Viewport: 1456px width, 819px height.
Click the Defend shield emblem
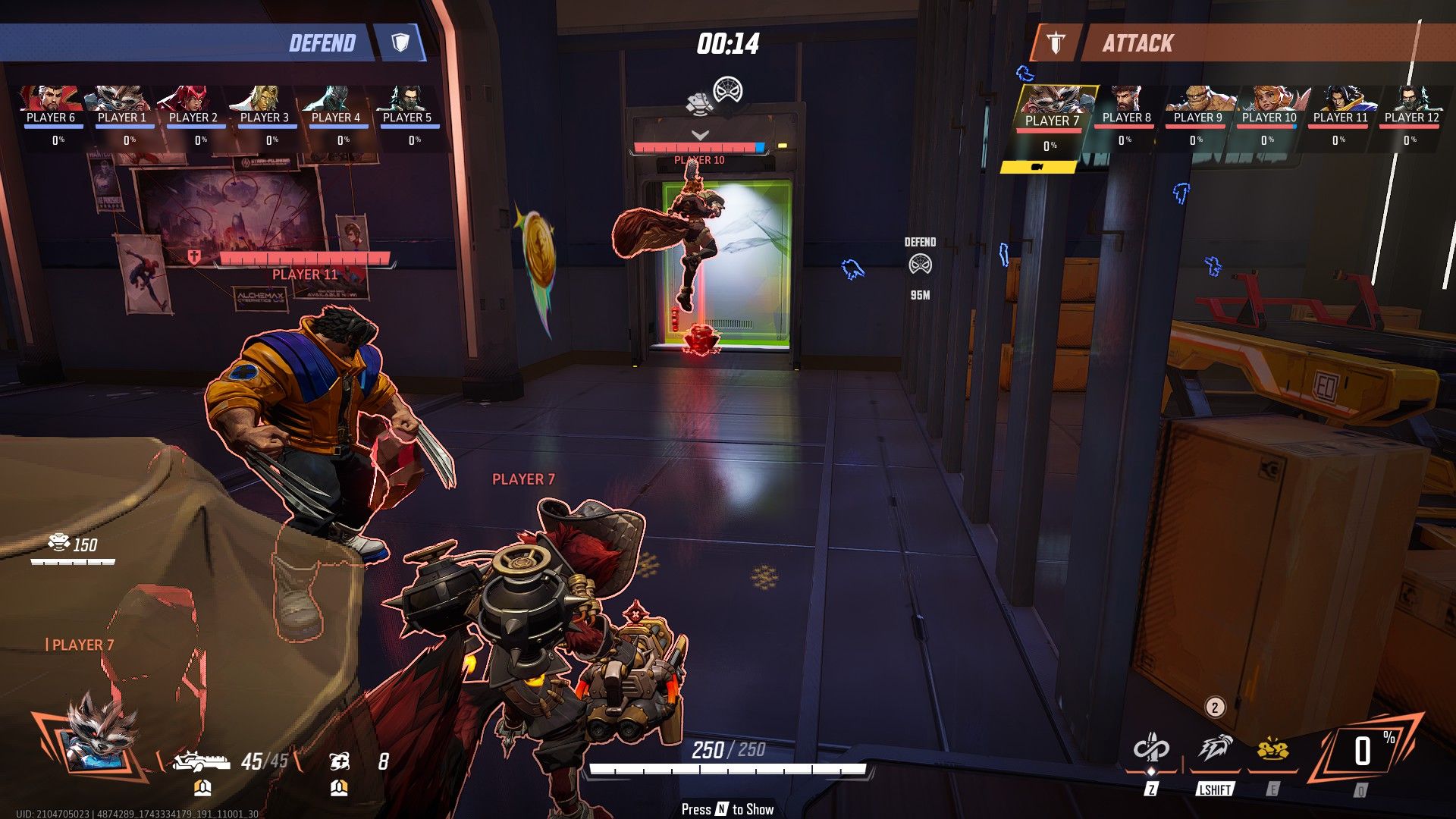point(400,42)
